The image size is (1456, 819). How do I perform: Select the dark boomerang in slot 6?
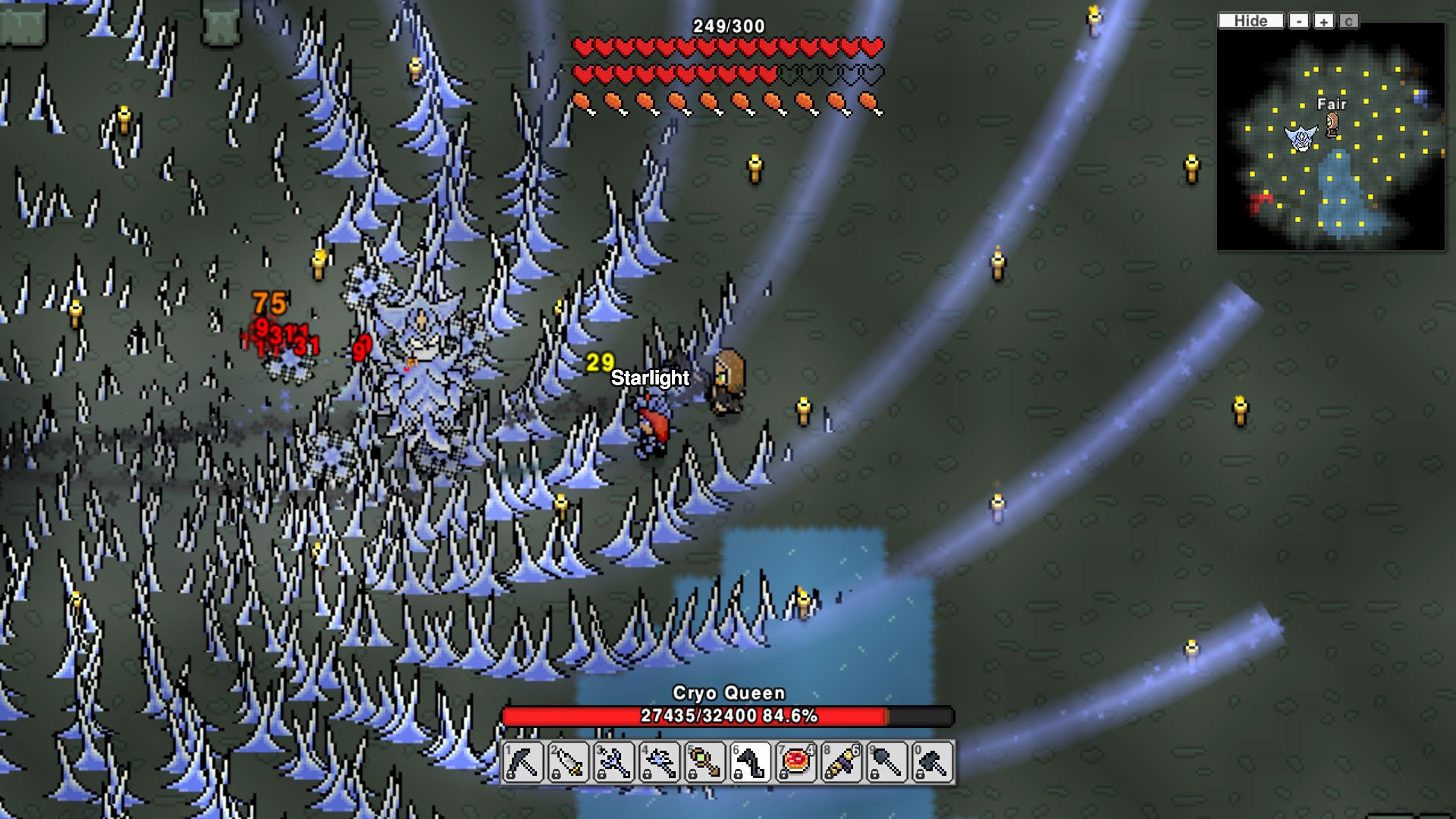751,761
